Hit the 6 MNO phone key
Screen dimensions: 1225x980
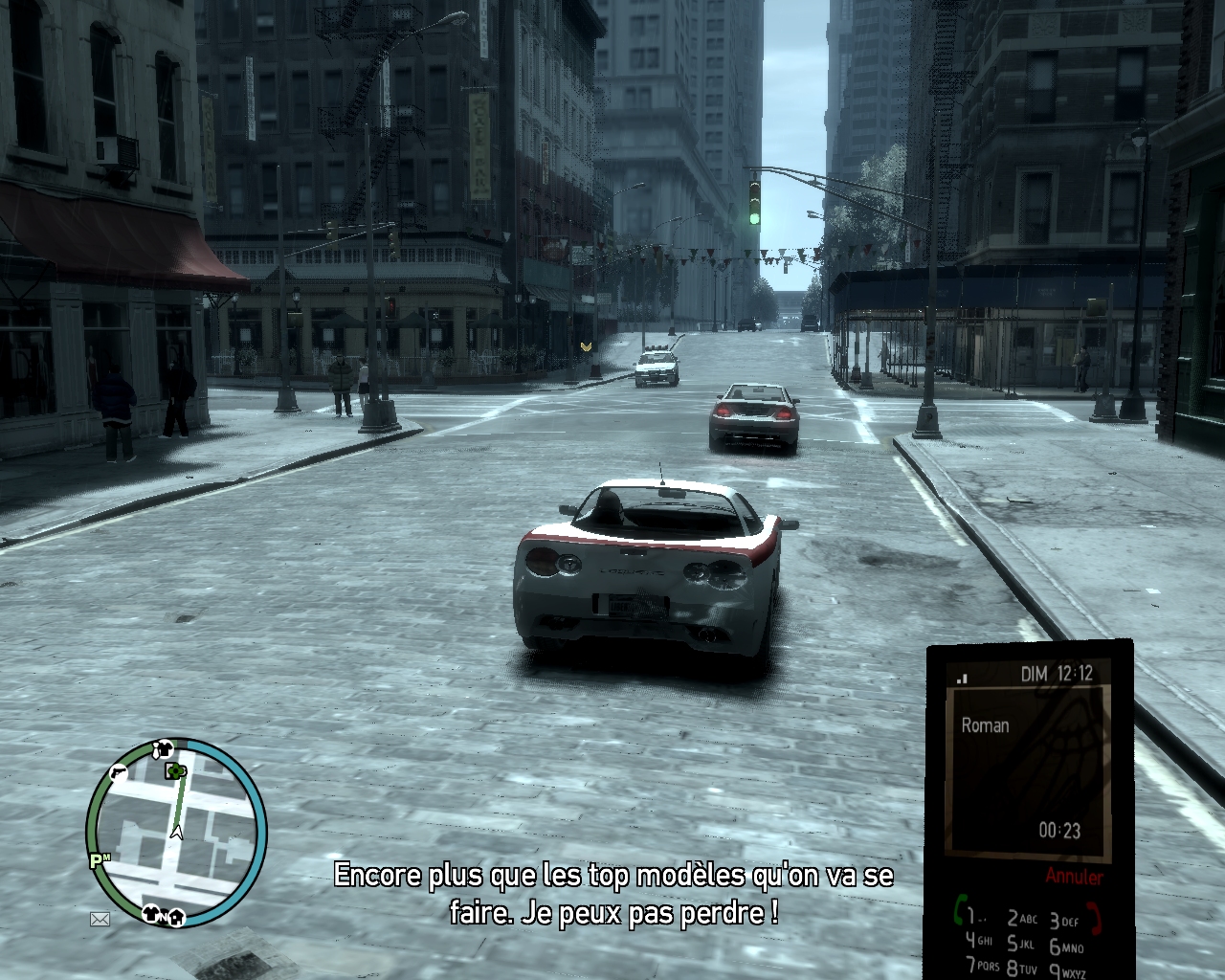(x=1065, y=947)
